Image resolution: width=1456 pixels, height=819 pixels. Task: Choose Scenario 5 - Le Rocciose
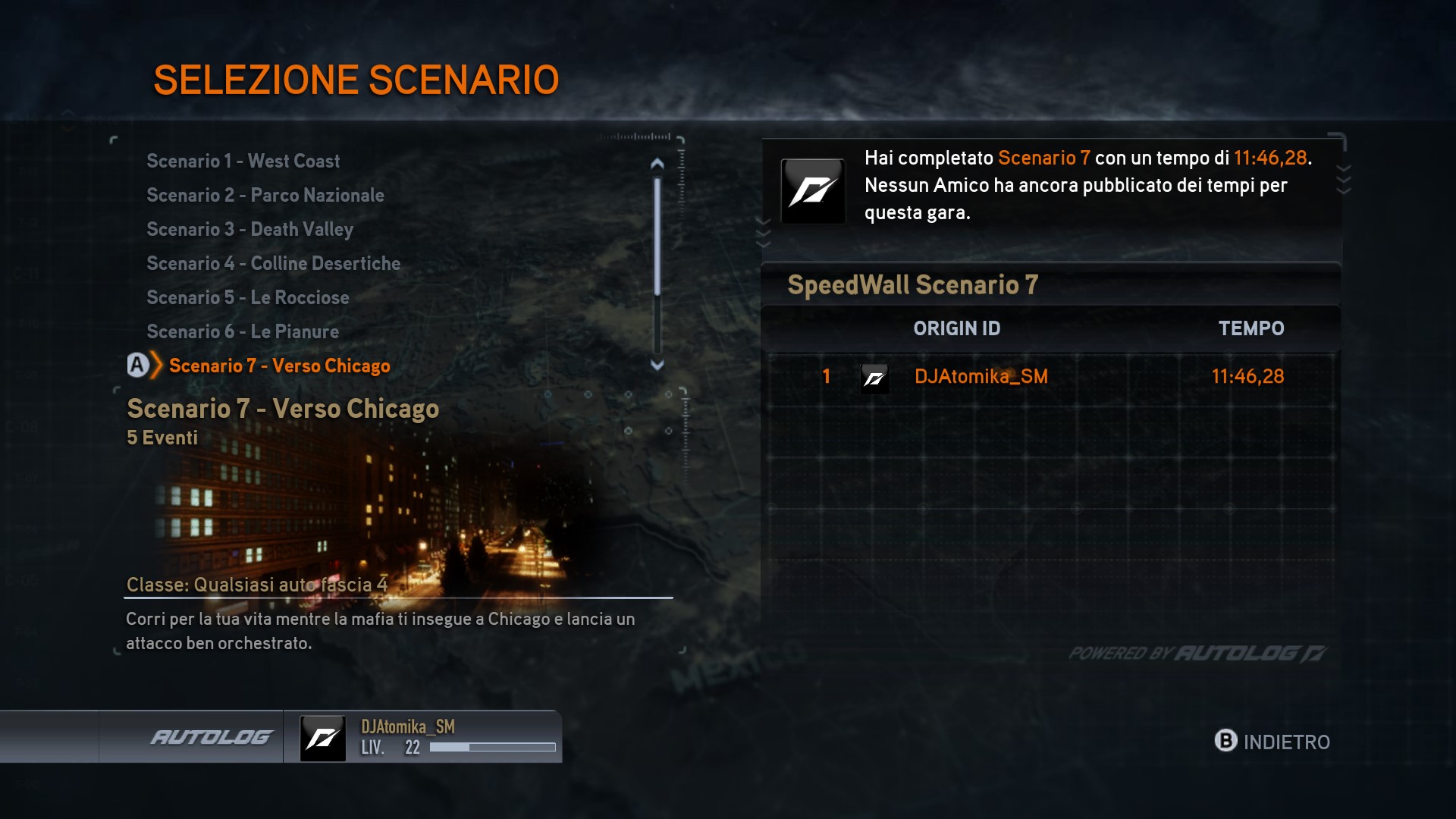point(247,297)
